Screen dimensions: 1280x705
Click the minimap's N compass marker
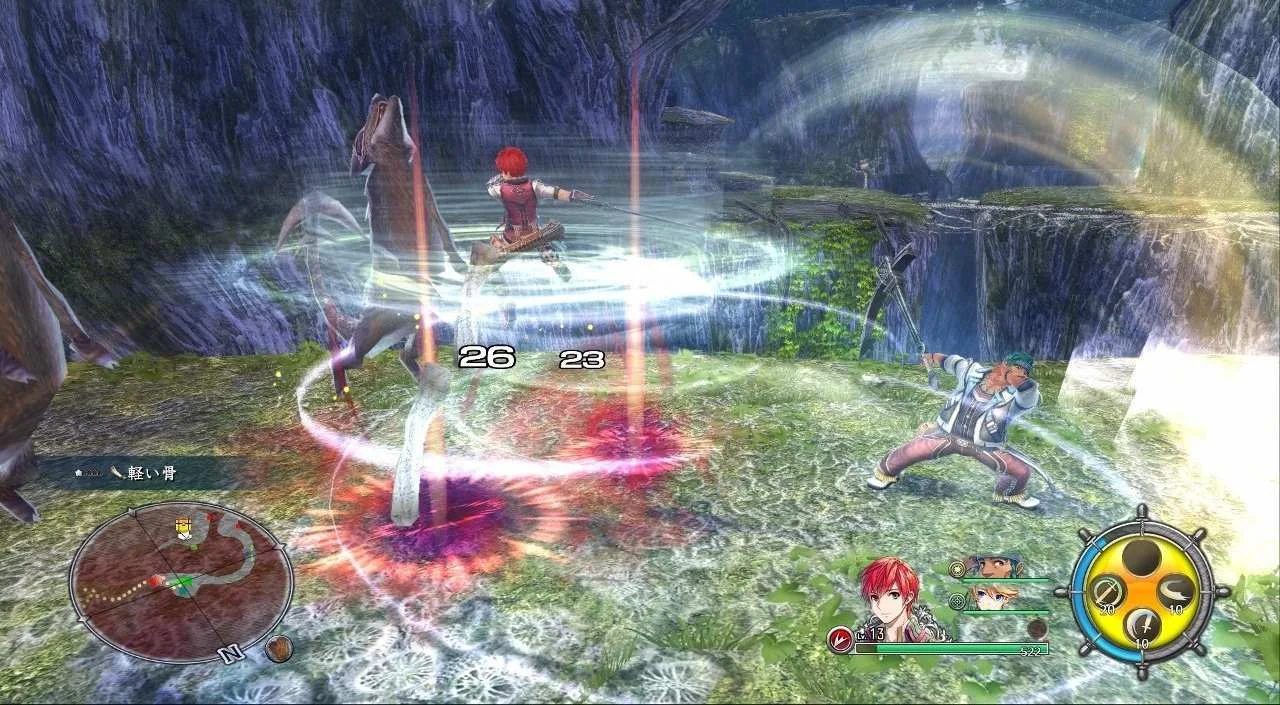231,654
